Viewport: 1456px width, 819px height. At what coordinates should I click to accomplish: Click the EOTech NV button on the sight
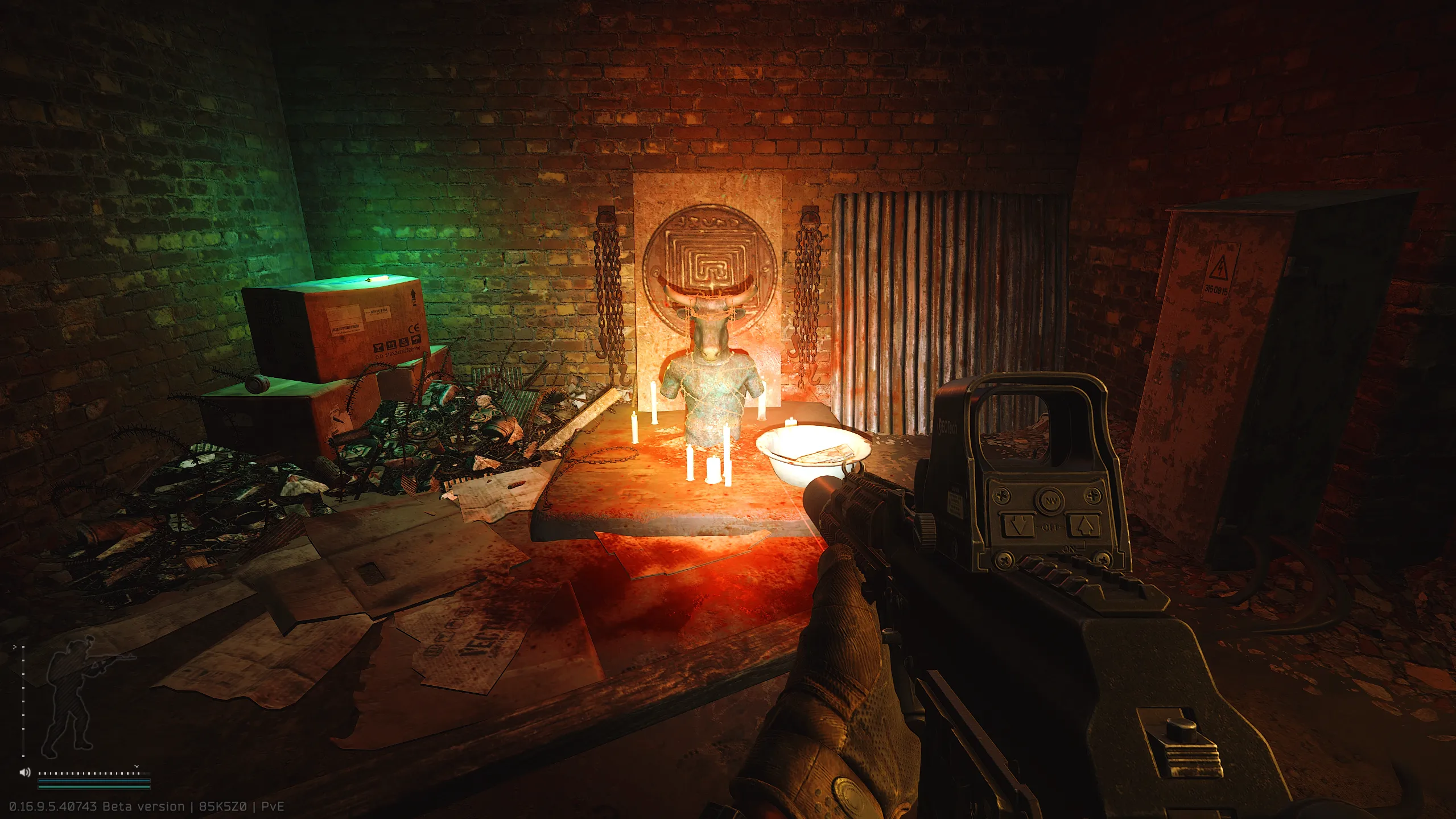tap(1050, 499)
